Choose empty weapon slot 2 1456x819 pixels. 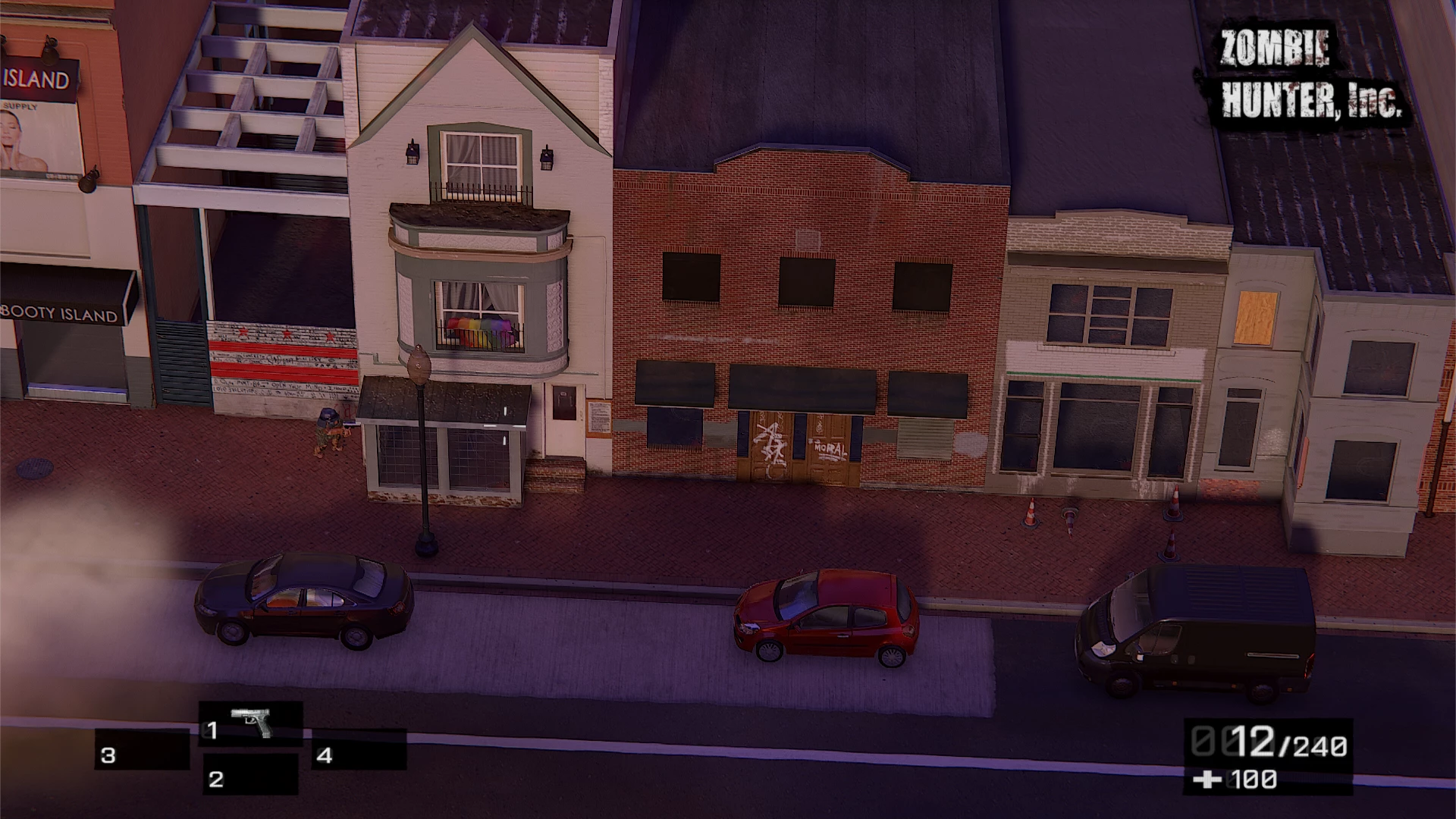250,774
